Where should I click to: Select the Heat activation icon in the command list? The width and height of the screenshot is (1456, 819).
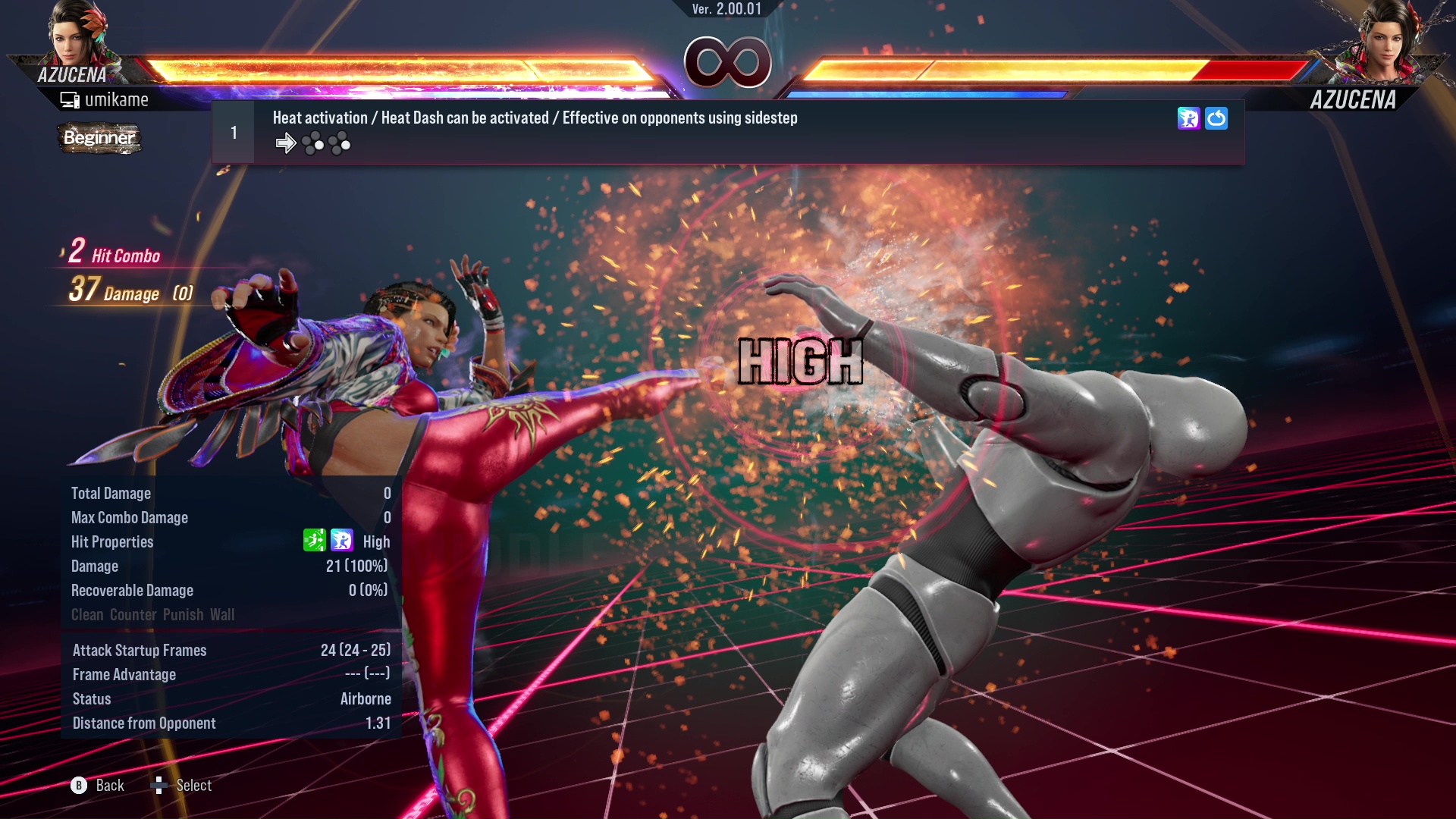[1188, 119]
